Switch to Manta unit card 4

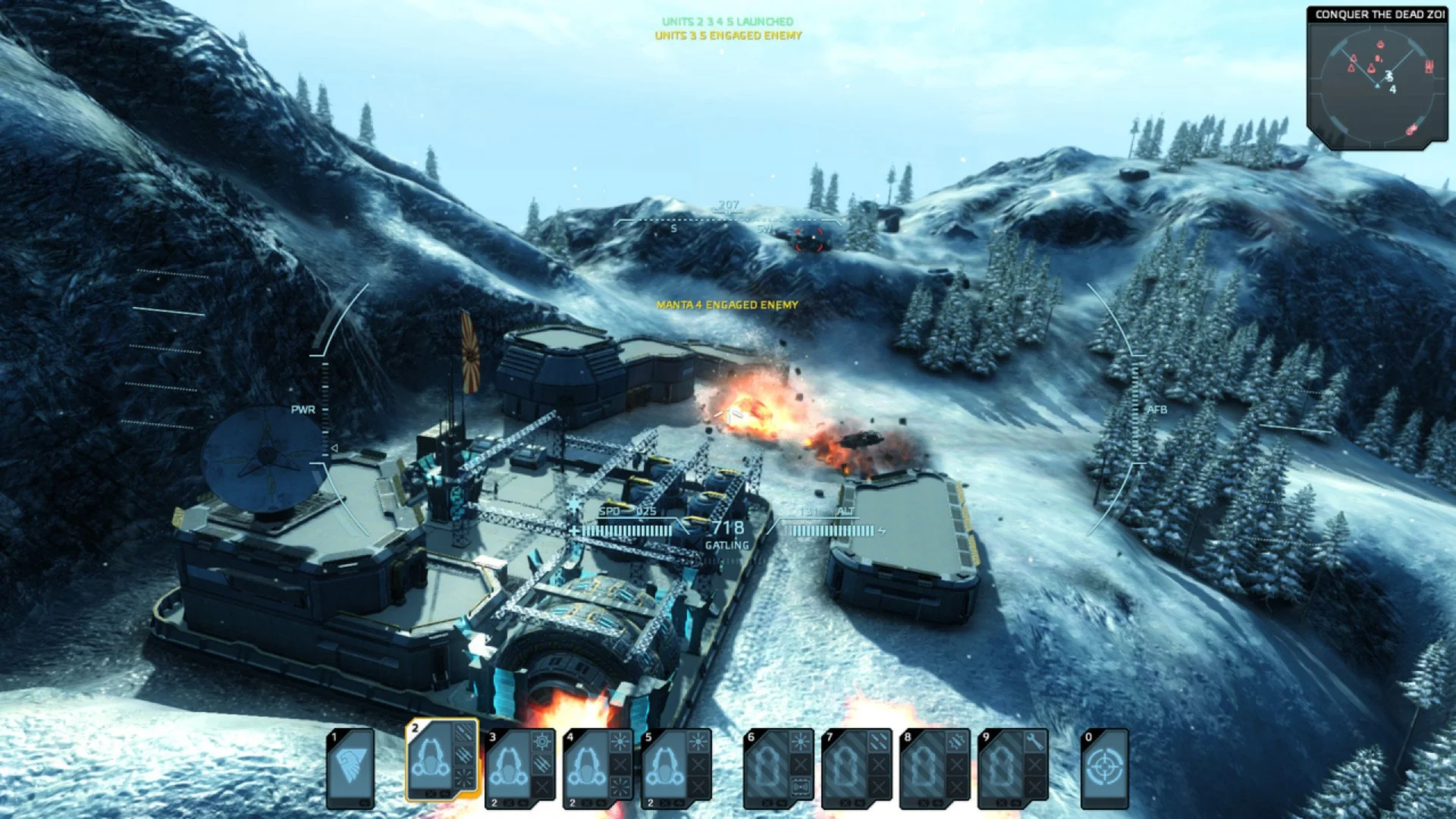598,767
